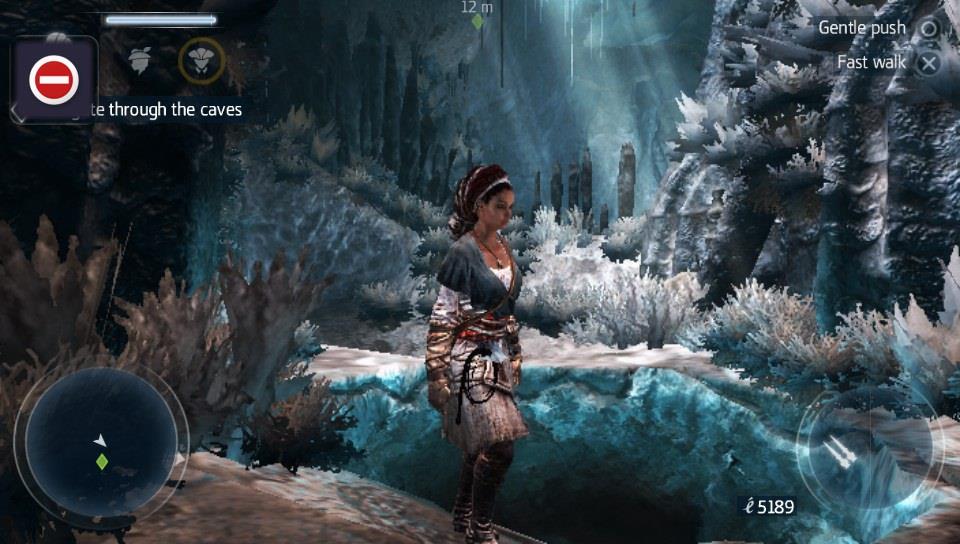Tap the green objective marker on the minimap
Screen dimensions: 960x544
[101, 461]
